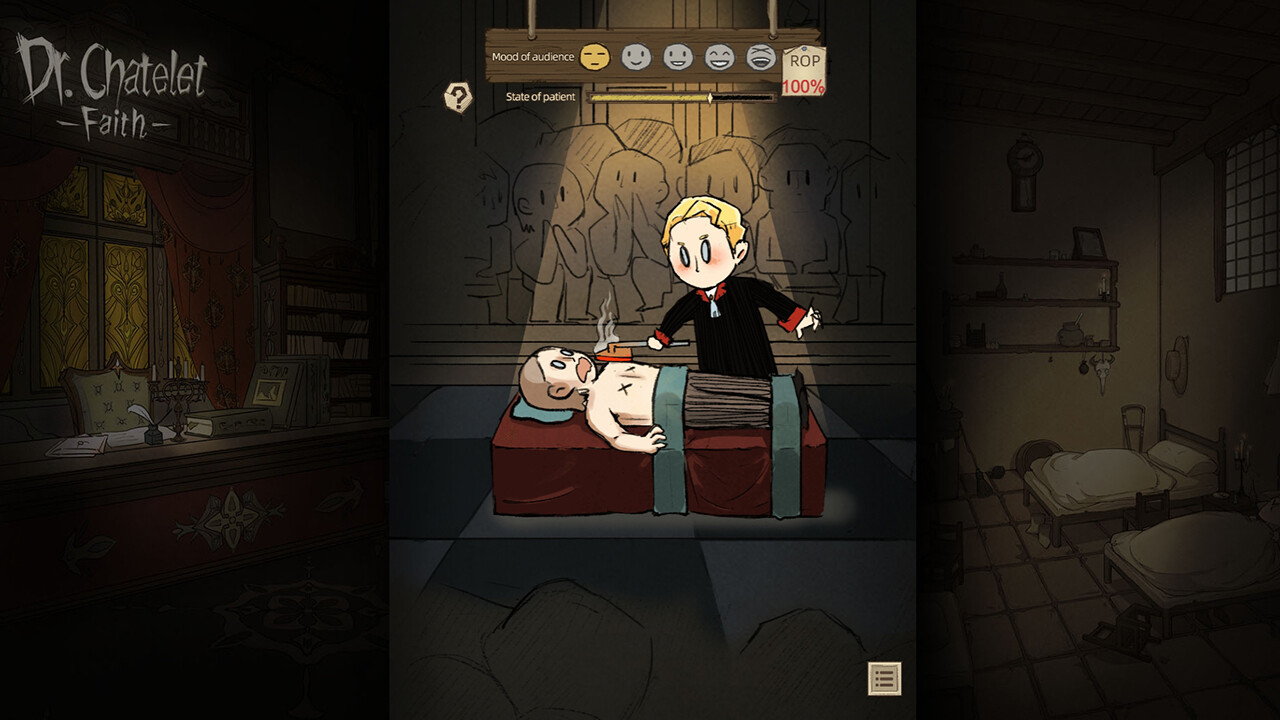Click the State of patient label
The width and height of the screenshot is (1280, 720).
(541, 96)
